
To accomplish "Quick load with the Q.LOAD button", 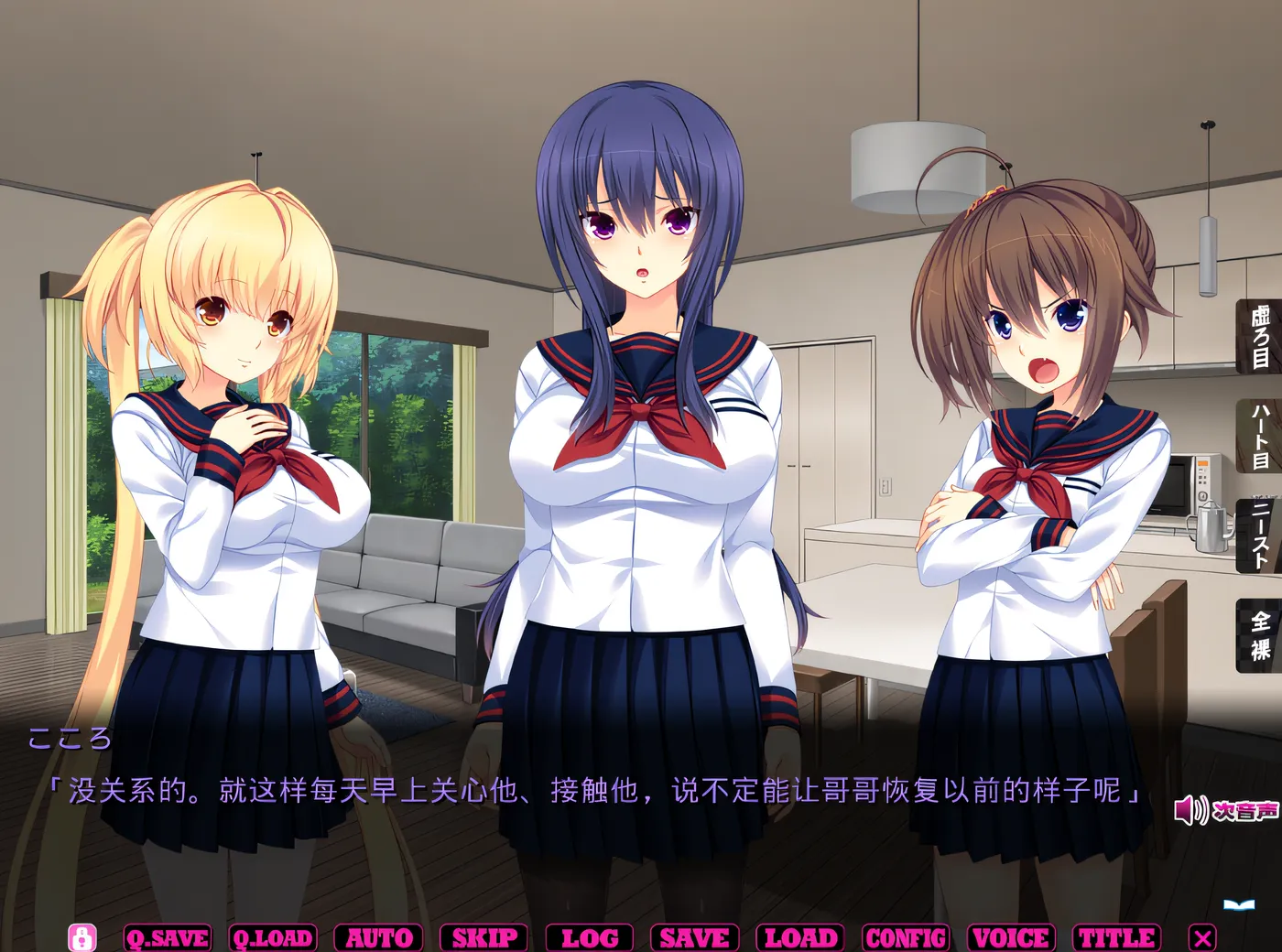I will [275, 936].
